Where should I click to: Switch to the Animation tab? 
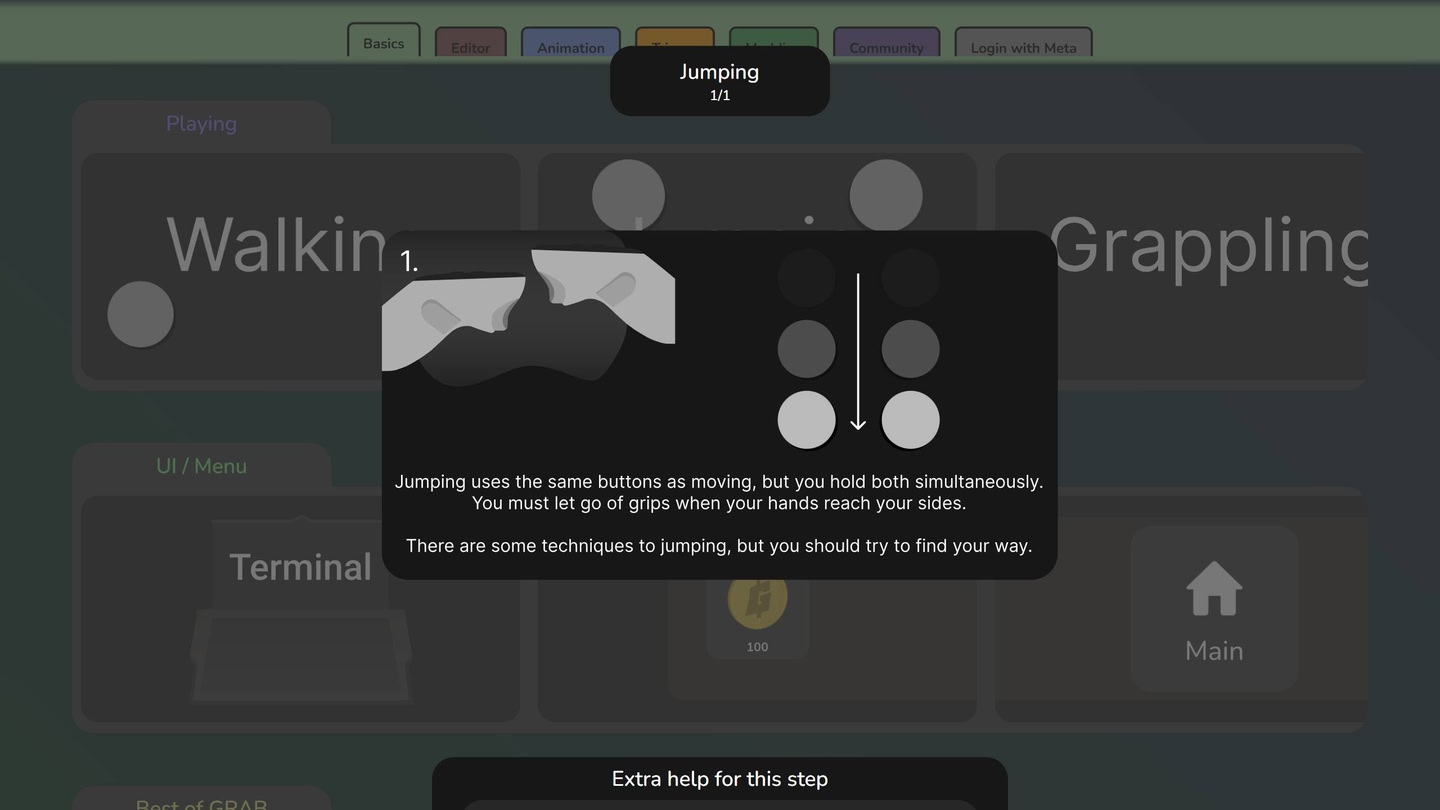pos(570,47)
